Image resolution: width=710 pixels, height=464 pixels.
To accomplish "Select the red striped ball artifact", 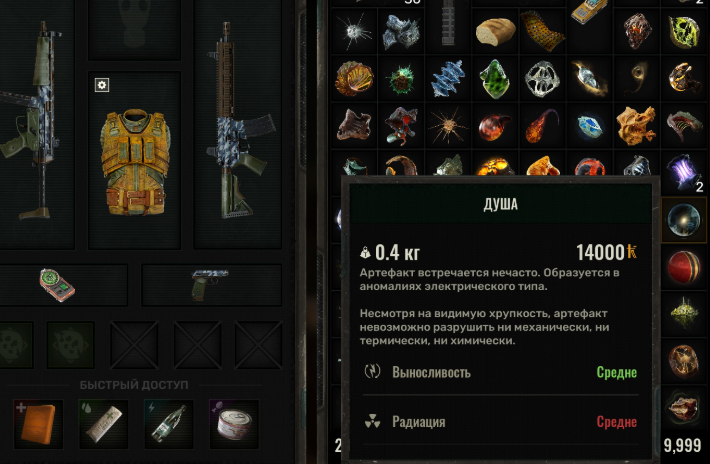I will (685, 266).
